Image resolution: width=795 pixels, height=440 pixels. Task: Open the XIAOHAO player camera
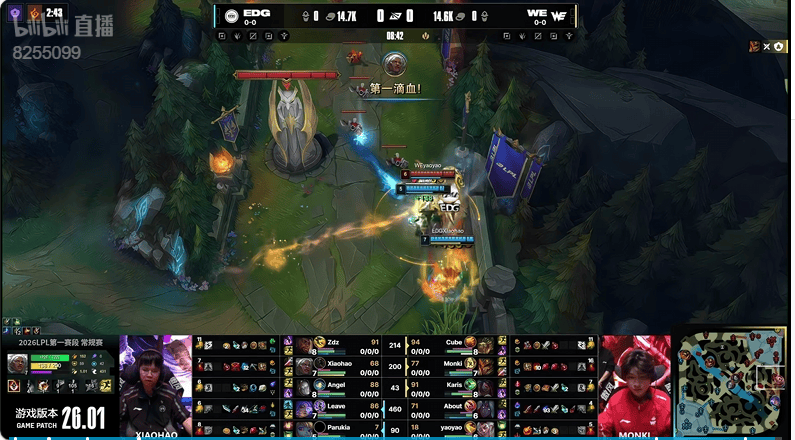click(155, 385)
